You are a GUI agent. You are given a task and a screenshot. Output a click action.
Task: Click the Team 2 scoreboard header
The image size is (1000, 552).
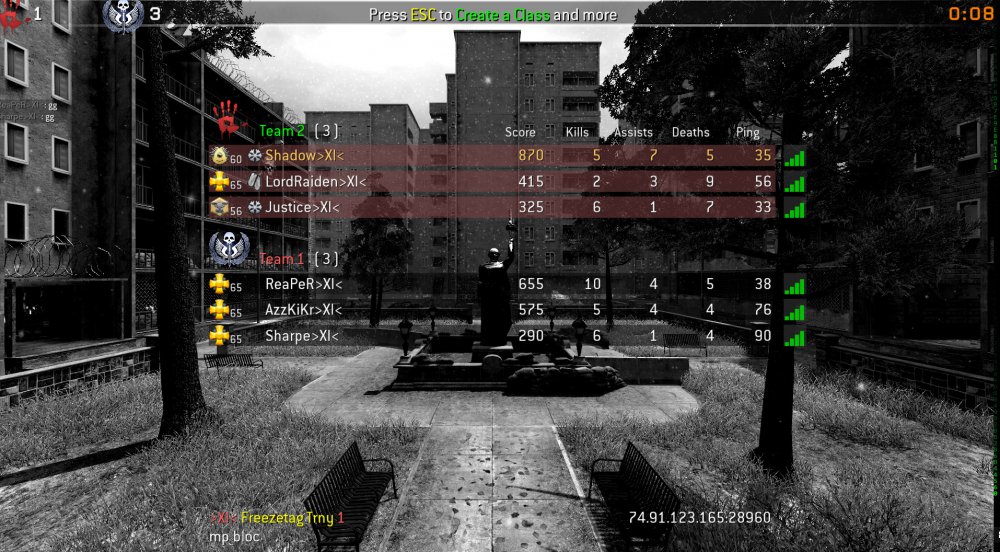click(x=283, y=131)
